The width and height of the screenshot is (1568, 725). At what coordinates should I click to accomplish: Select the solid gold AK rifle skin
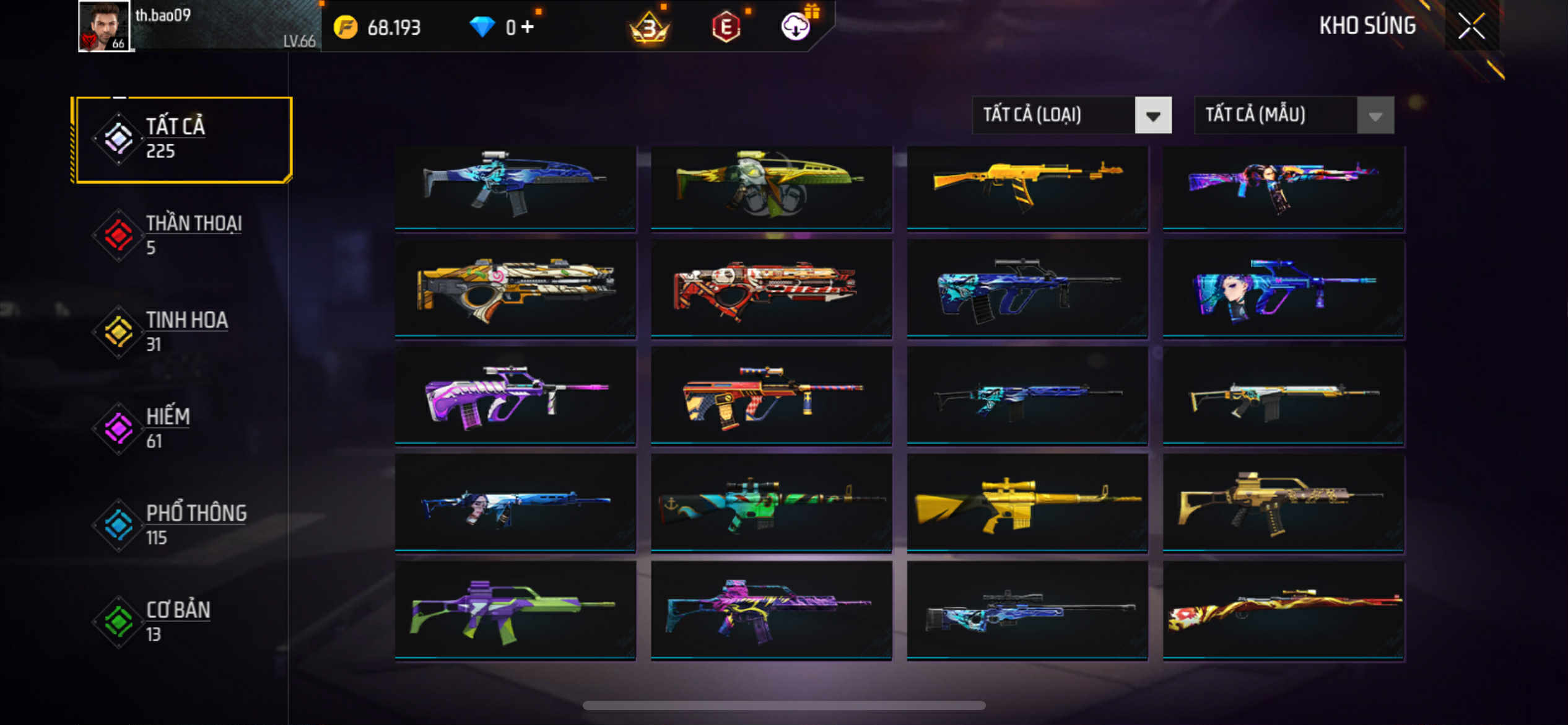pos(1027,188)
